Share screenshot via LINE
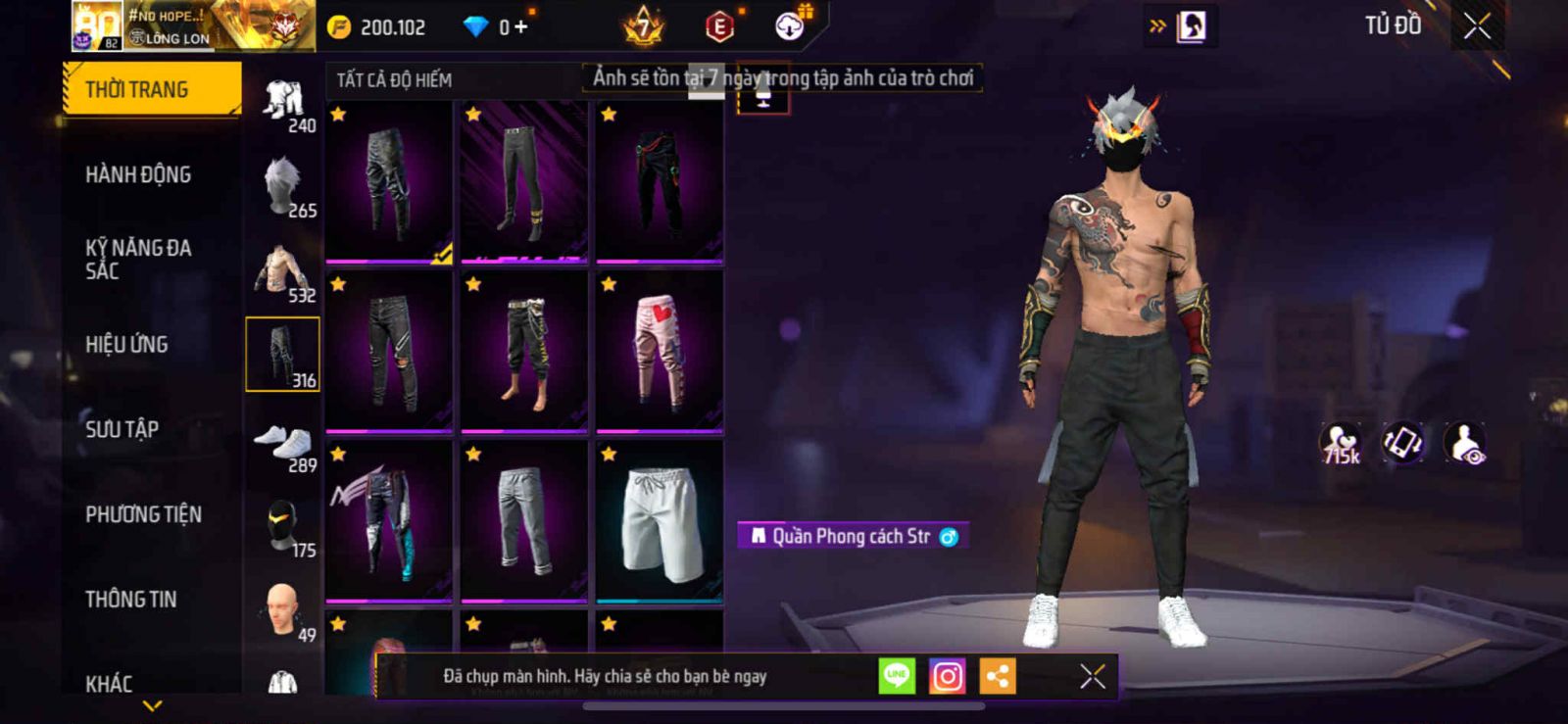The image size is (1568, 724). tap(896, 676)
